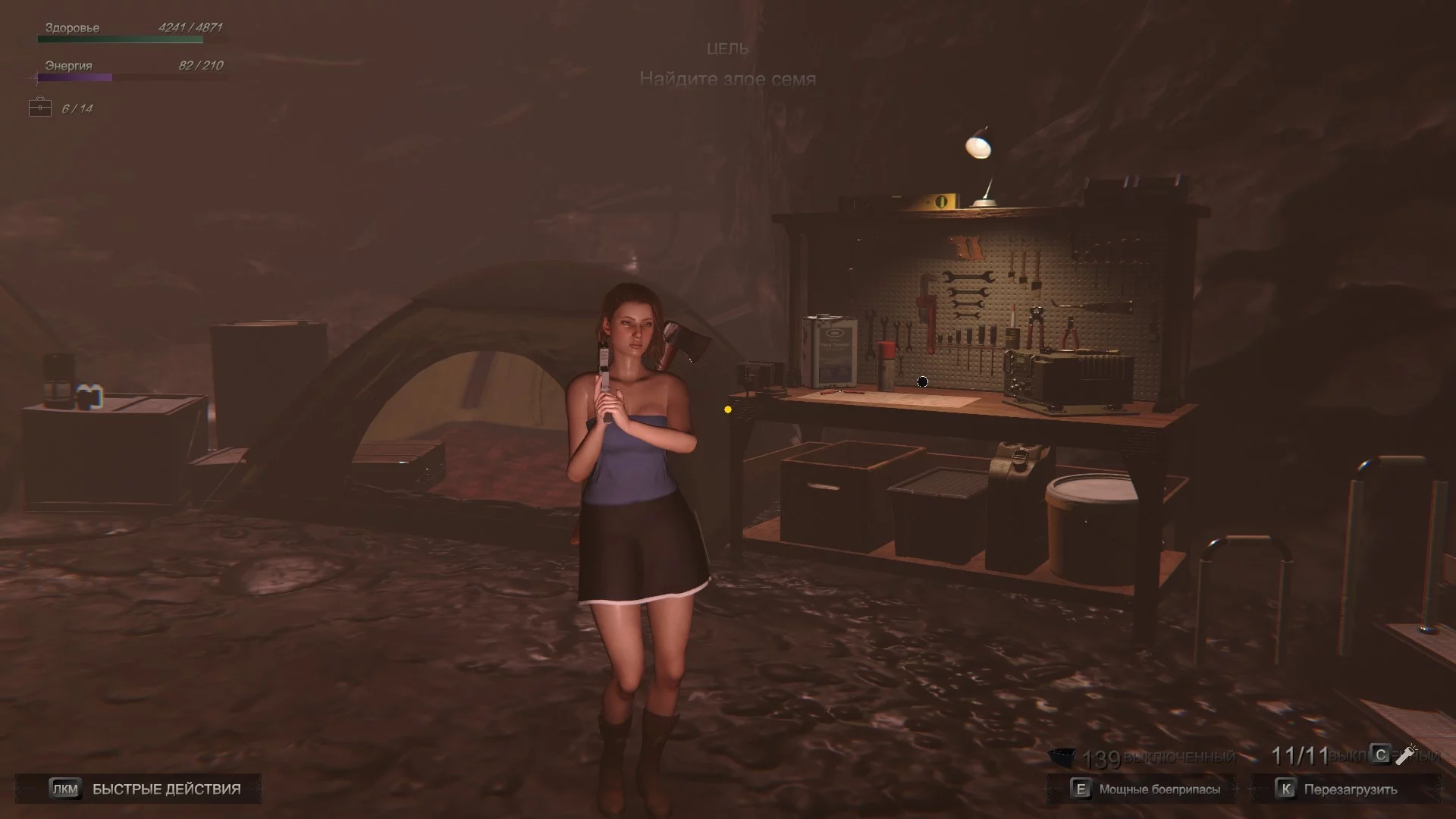
Task: Open the briefcase inventory icon
Action: pos(39,108)
